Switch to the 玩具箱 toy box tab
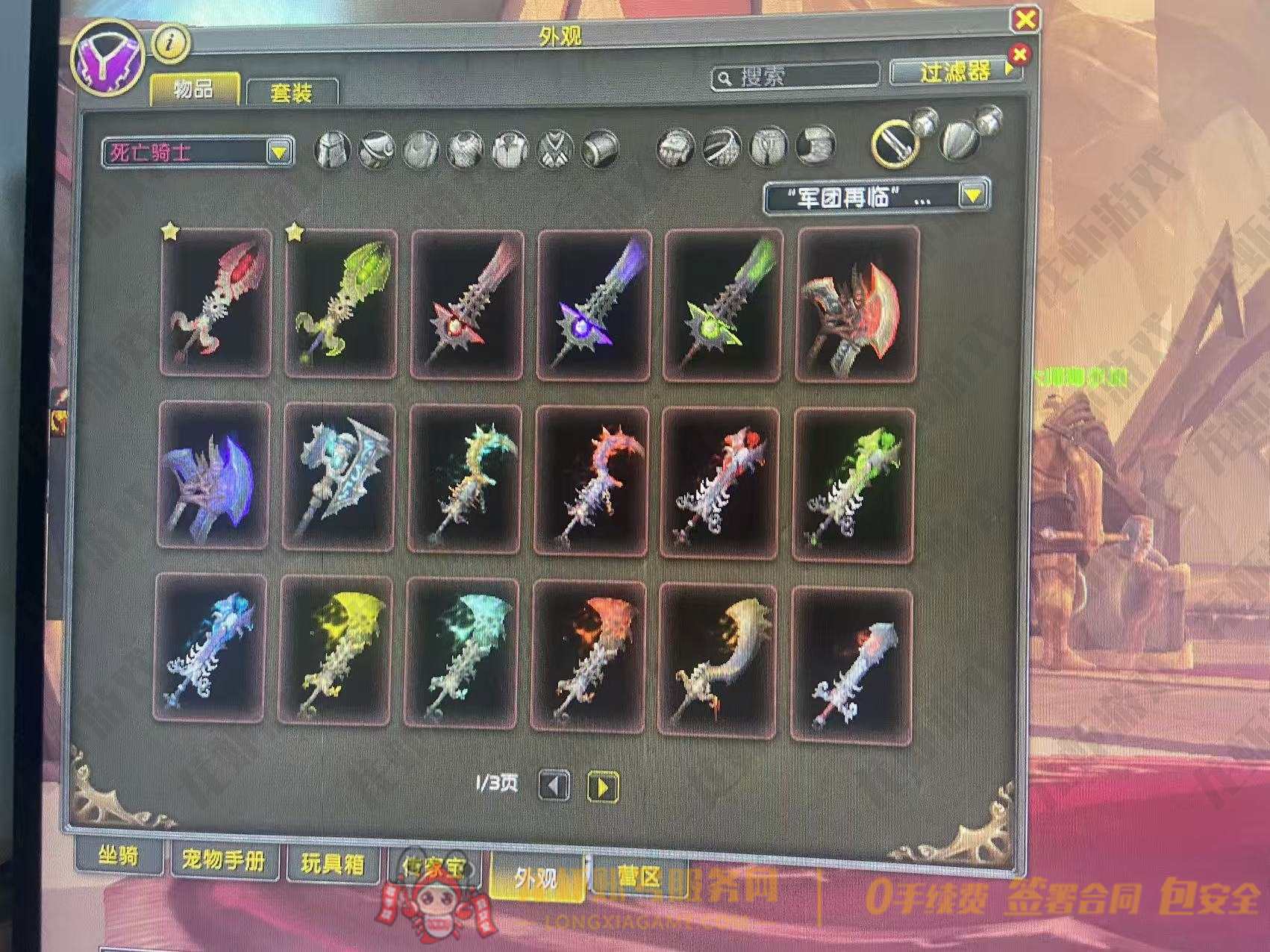Screen dimensions: 1270x952 (333, 864)
